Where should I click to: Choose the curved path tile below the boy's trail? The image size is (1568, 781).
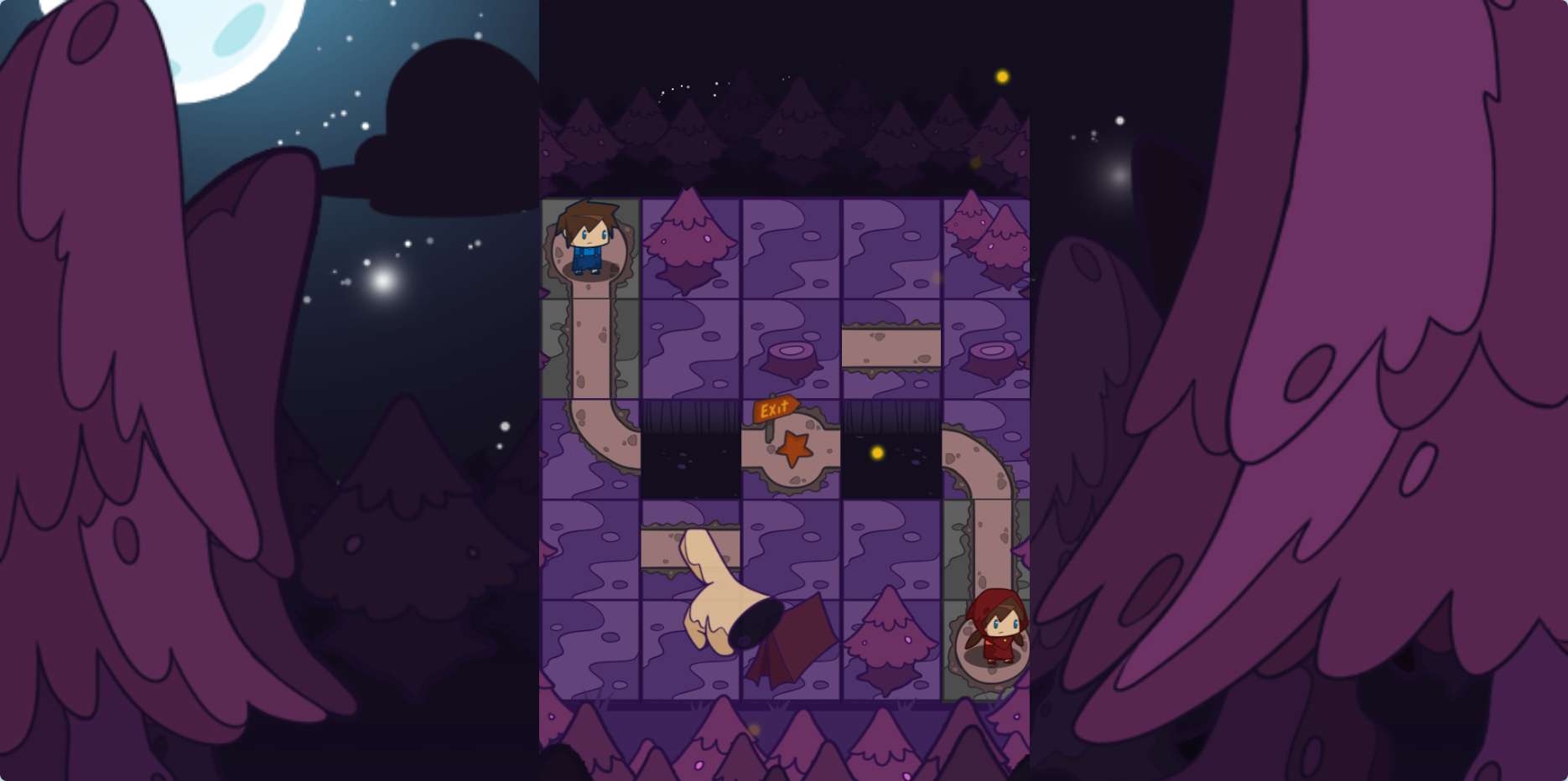click(591, 449)
